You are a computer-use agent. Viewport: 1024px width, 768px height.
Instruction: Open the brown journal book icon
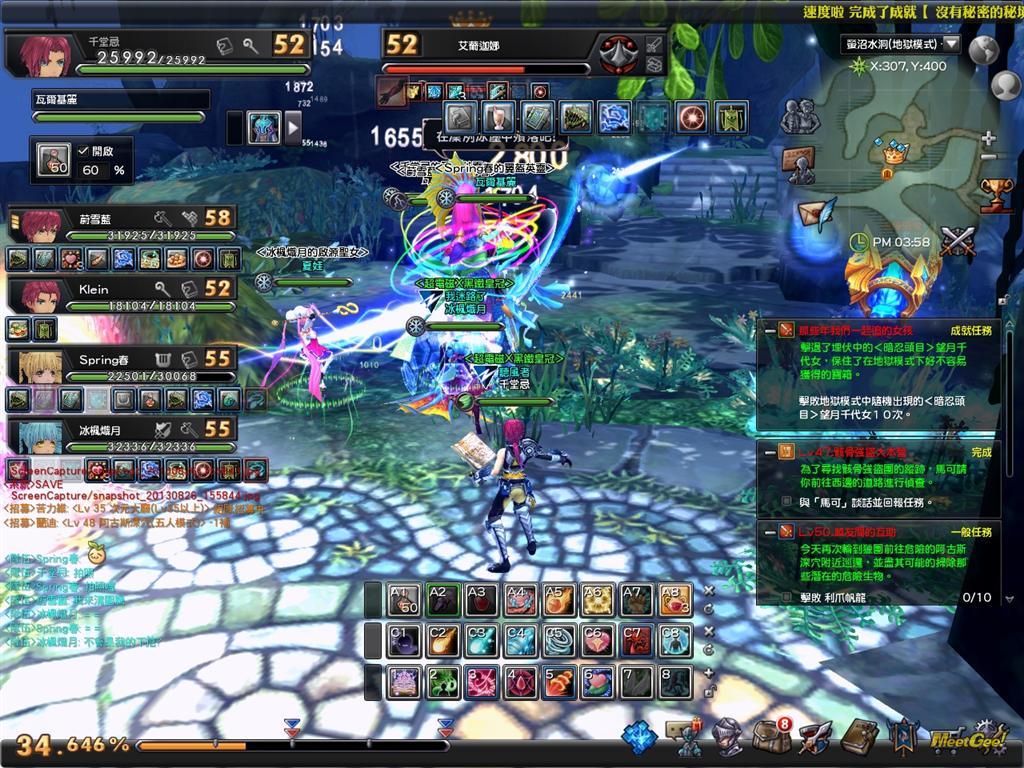pyautogui.click(x=858, y=737)
